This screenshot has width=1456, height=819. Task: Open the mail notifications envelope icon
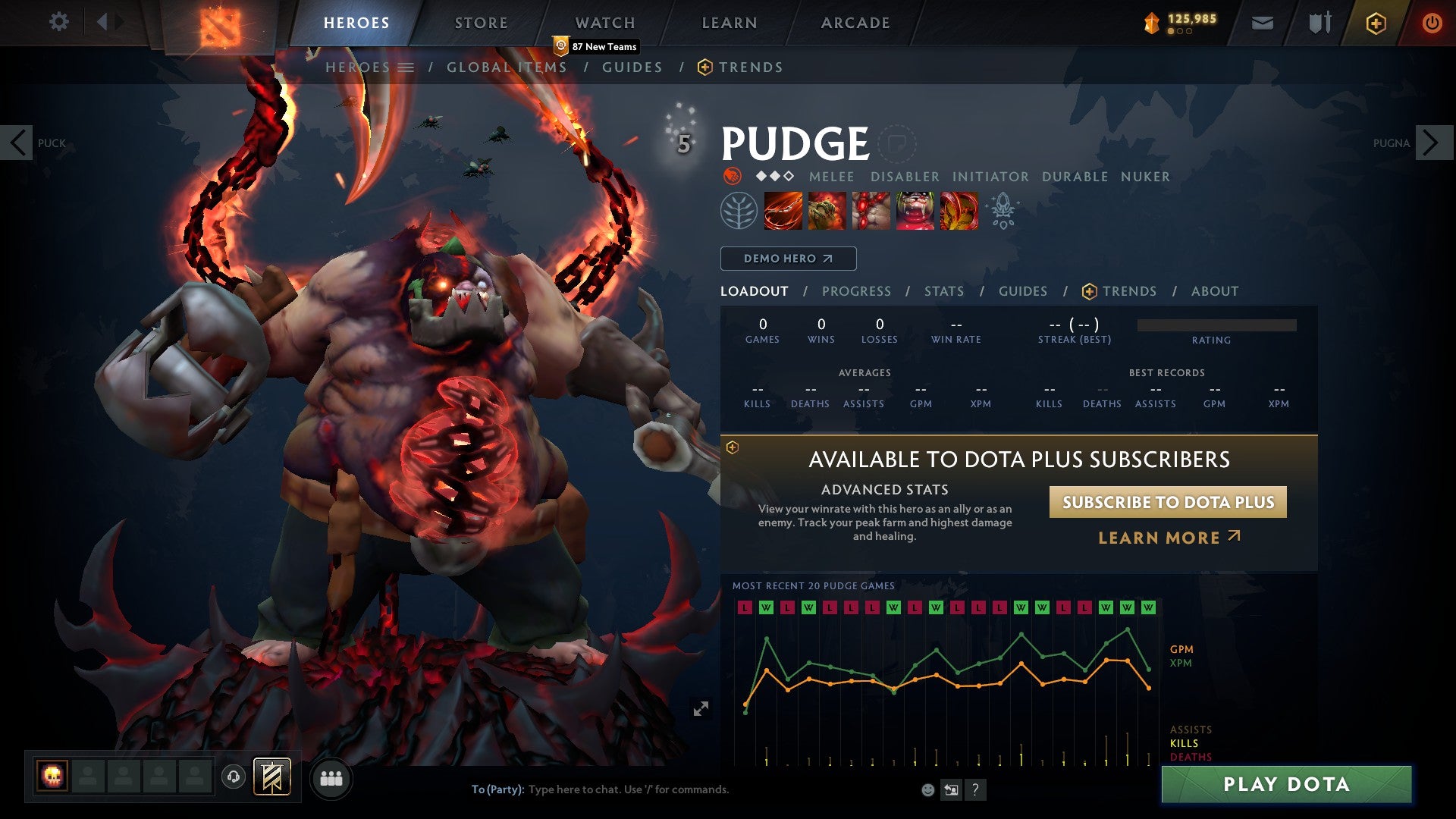coord(1263,23)
